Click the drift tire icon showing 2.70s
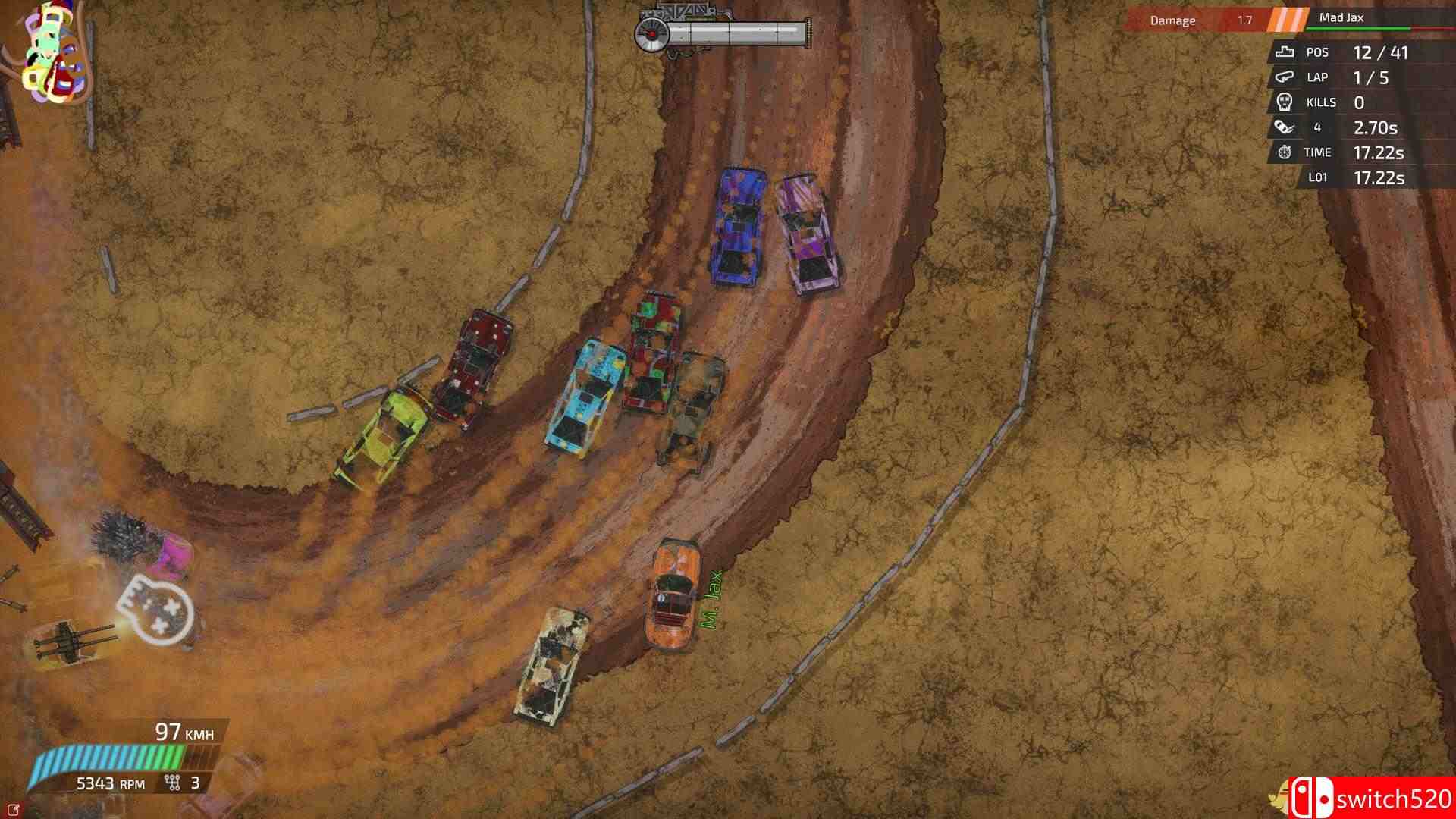The image size is (1456, 819). [1284, 127]
